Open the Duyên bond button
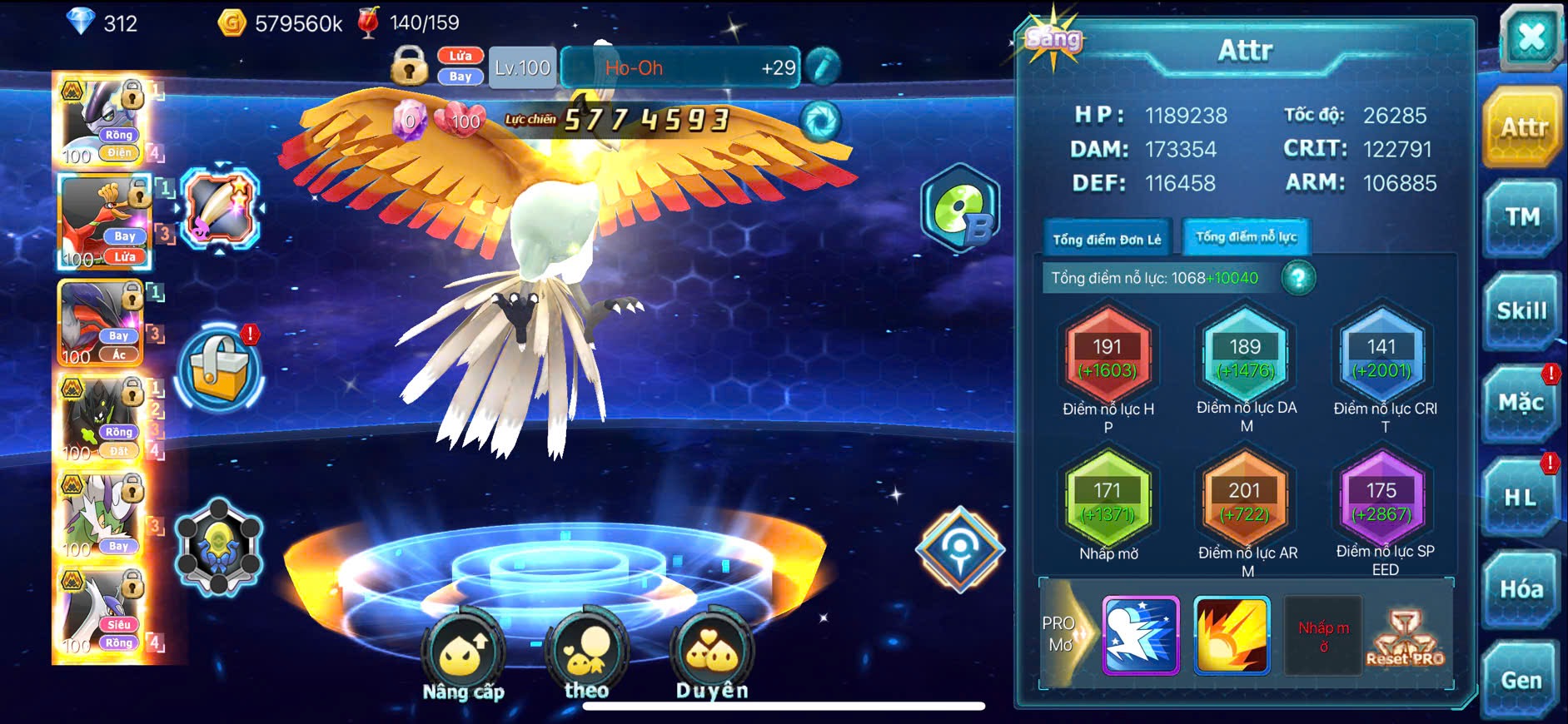Image resolution: width=1568 pixels, height=724 pixels. tap(712, 657)
